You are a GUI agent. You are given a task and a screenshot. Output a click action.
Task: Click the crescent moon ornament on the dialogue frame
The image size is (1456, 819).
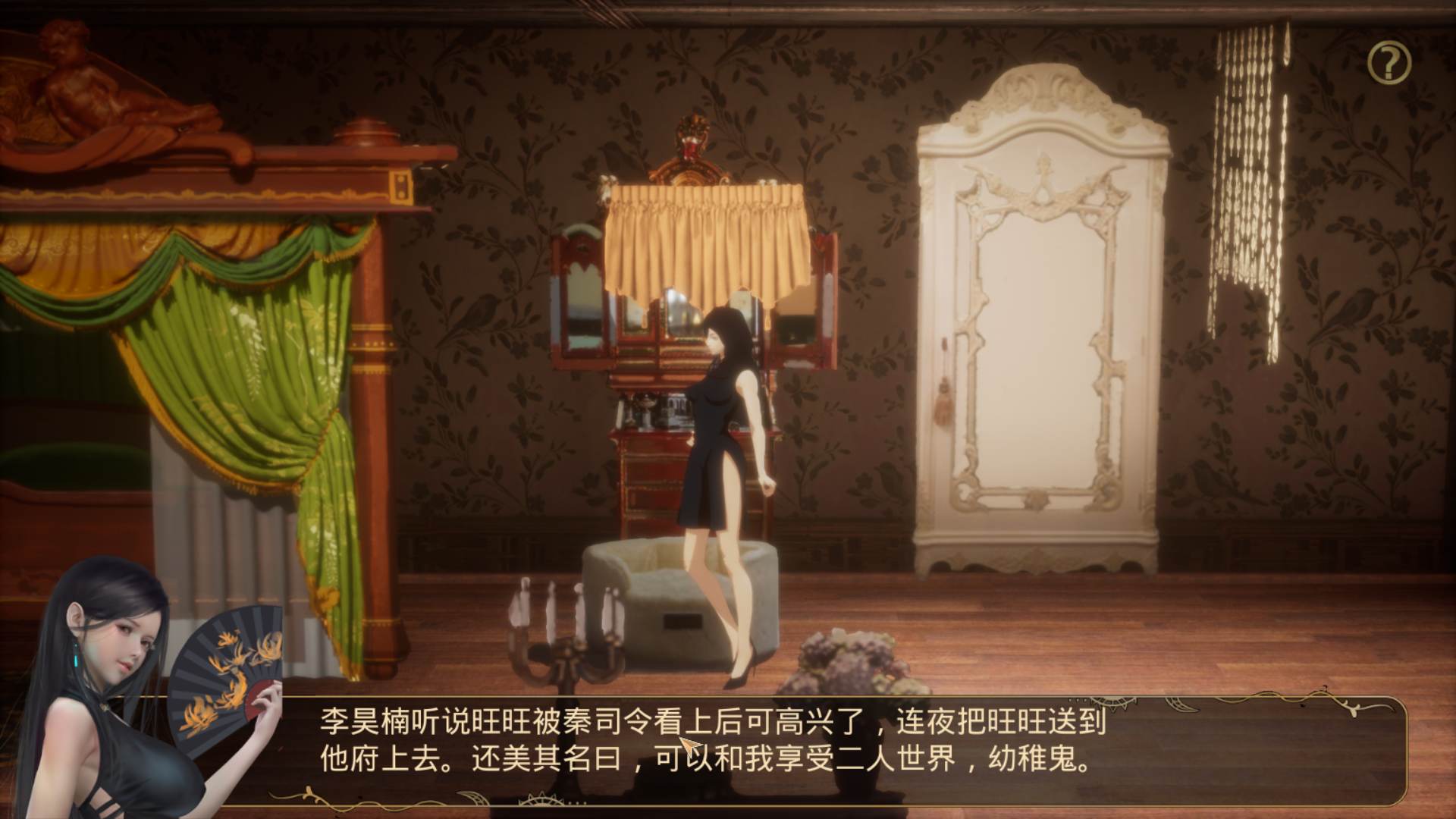(1181, 705)
